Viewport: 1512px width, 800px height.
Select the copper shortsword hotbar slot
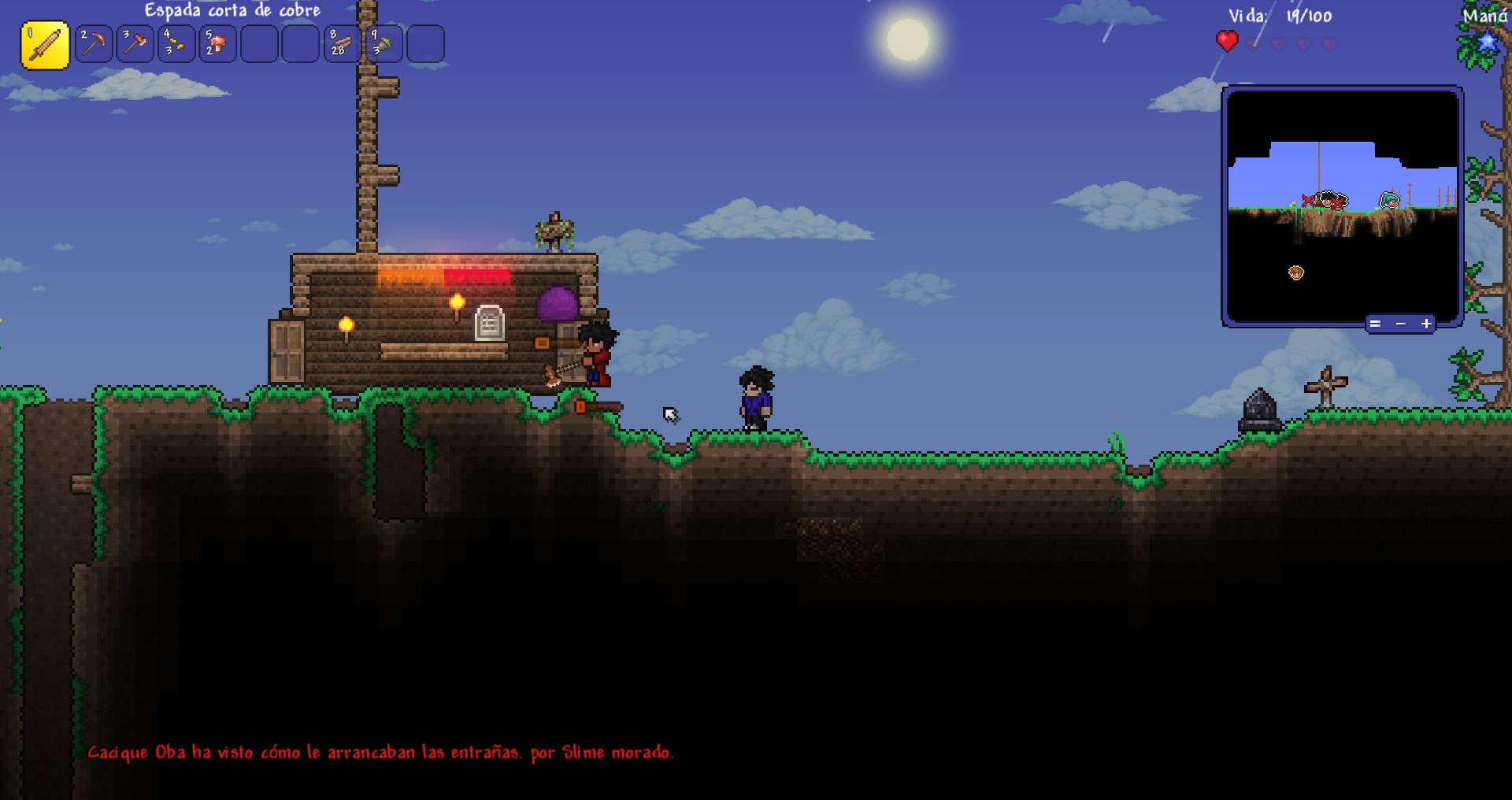(45, 45)
